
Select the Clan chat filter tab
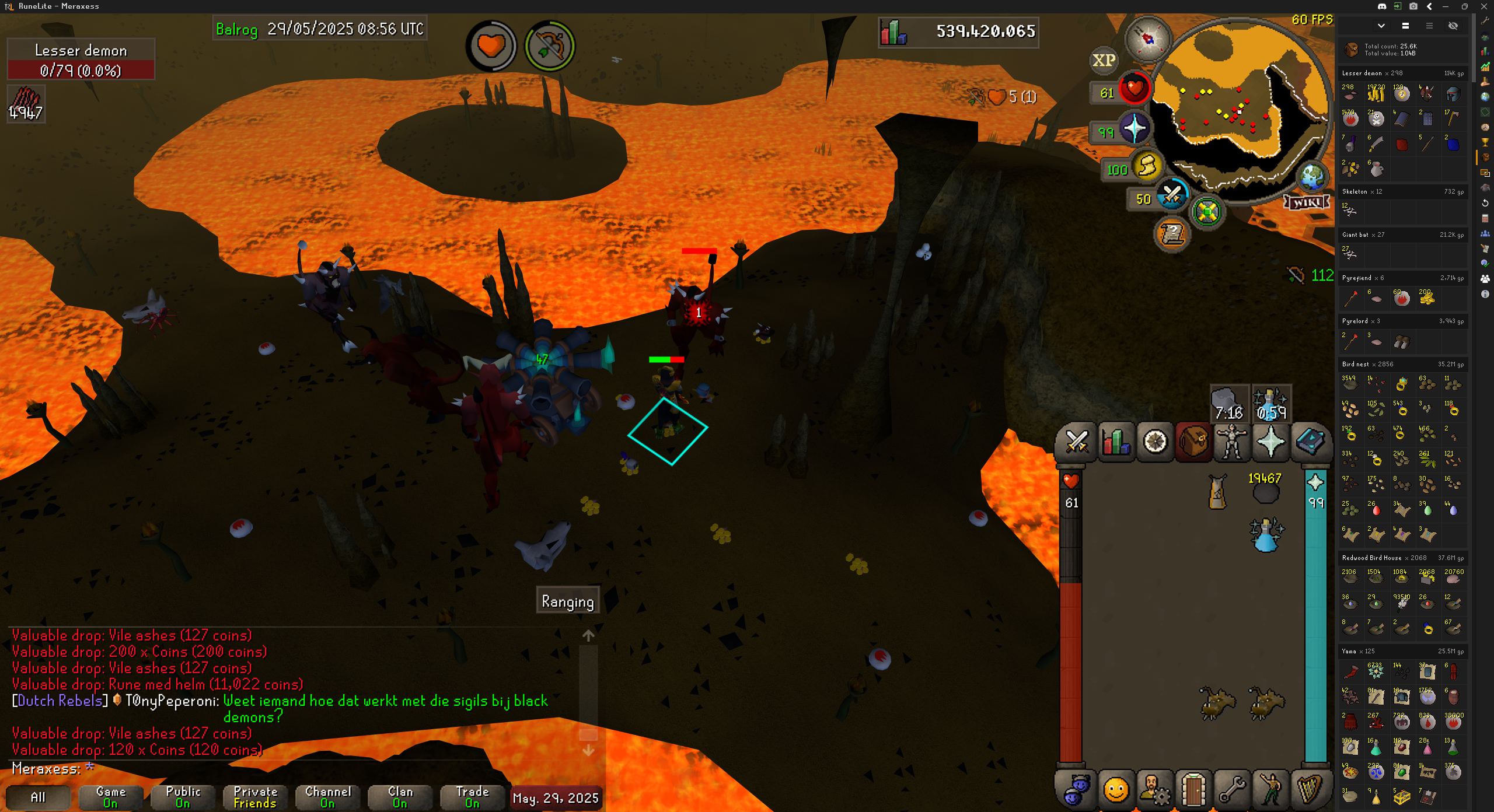400,797
